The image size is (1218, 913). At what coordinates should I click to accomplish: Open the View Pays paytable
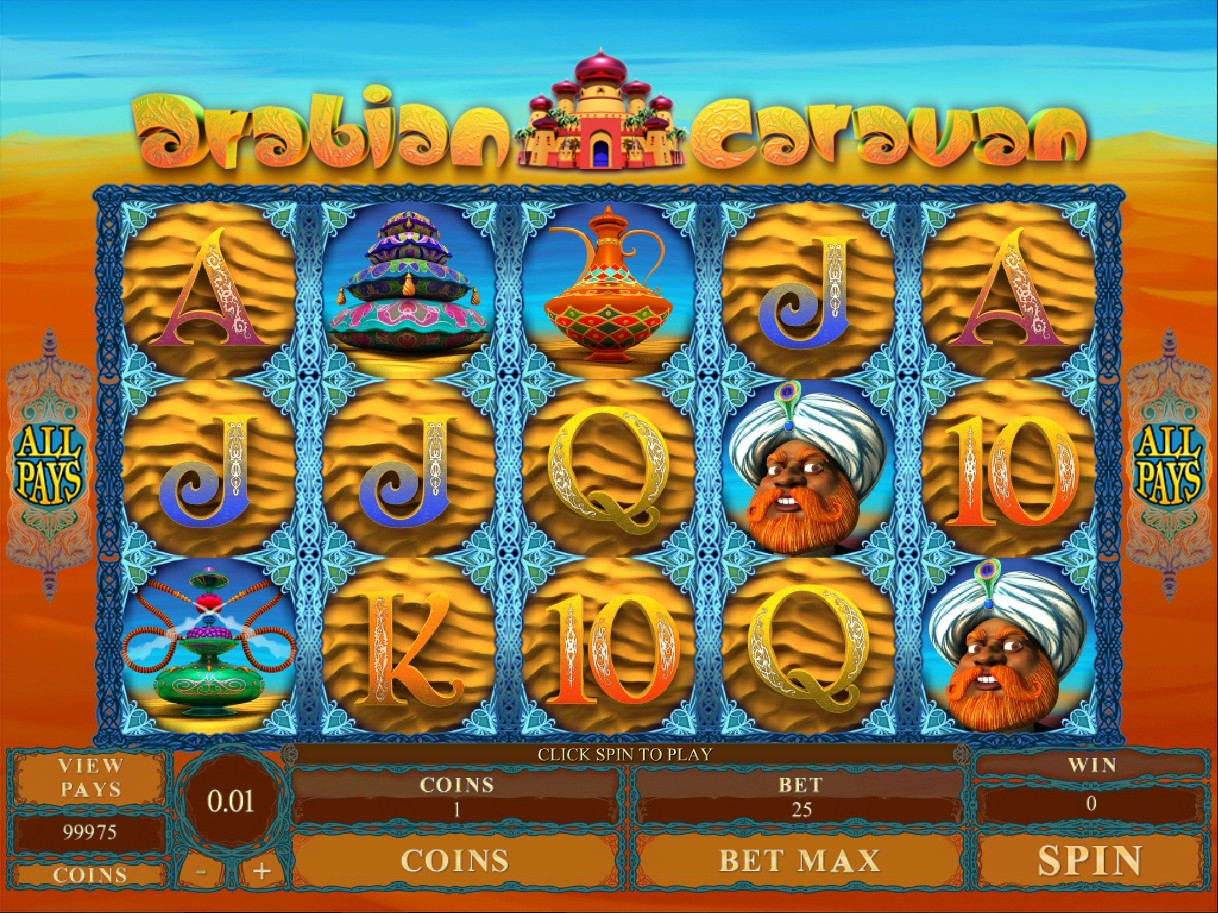pyautogui.click(x=90, y=778)
